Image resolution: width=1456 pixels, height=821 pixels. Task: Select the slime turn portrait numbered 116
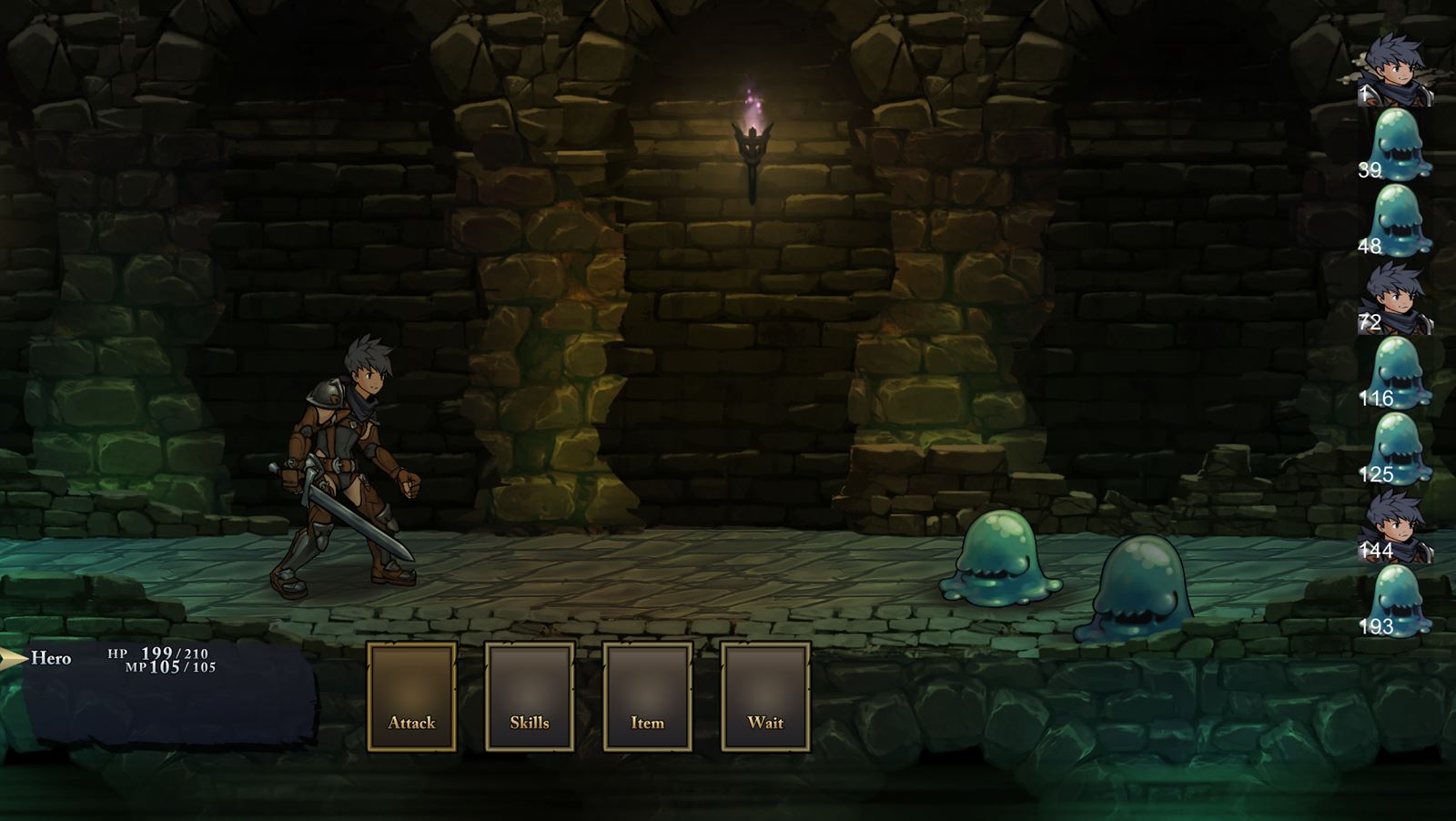pos(1399,373)
